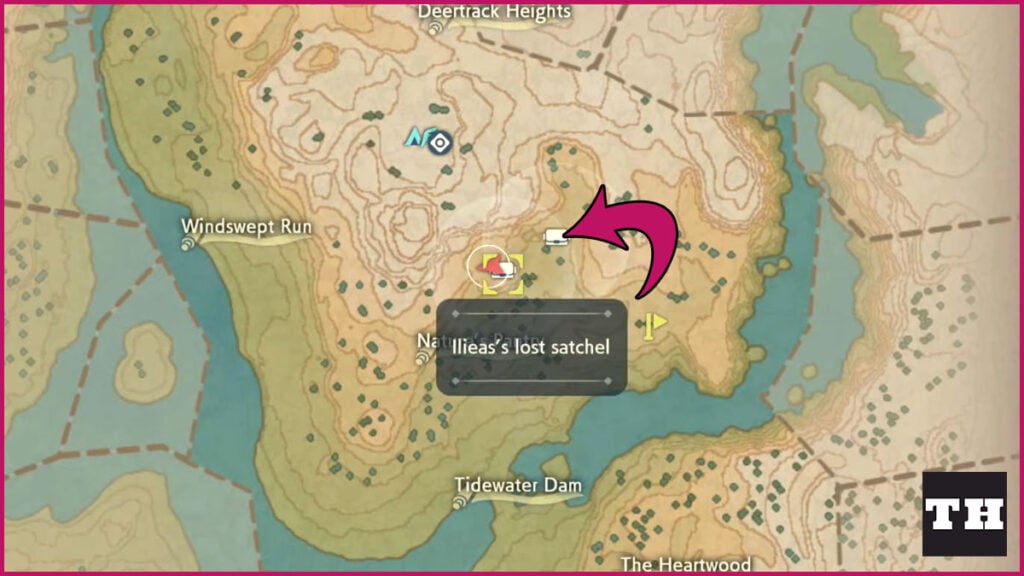The image size is (1024, 576).
Task: Select the yellow flag map marker
Action: tap(656, 324)
